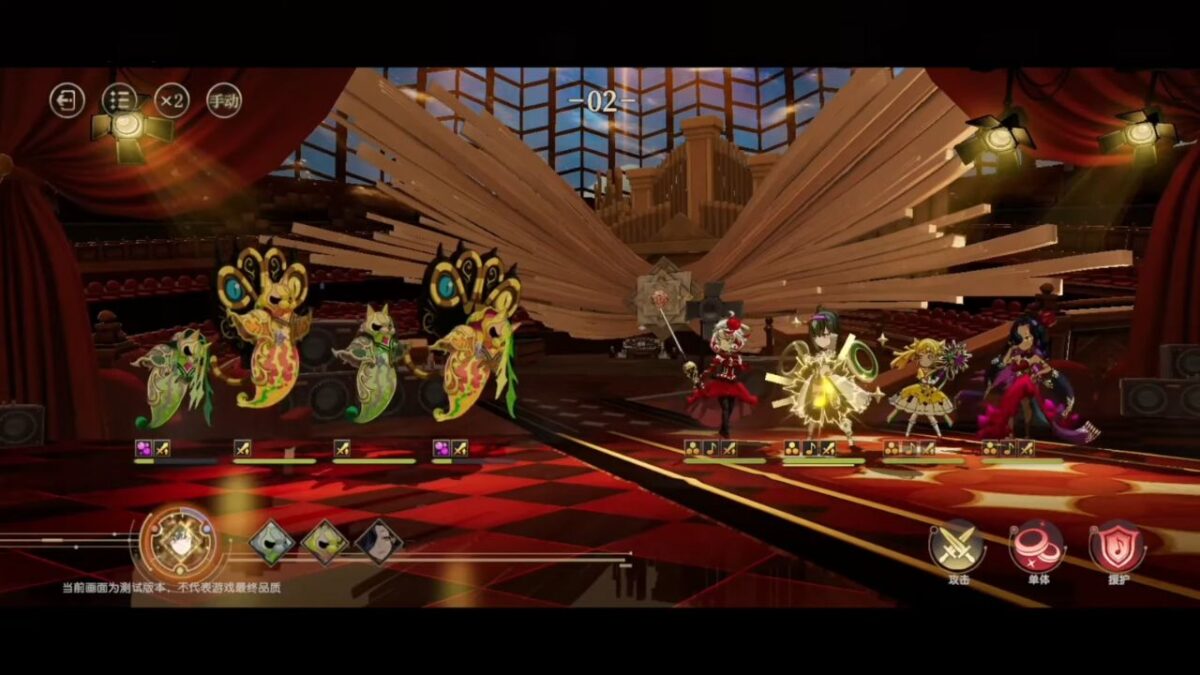1200x675 pixels.
Task: Activate the 单体 single-target skill
Action: [1037, 546]
